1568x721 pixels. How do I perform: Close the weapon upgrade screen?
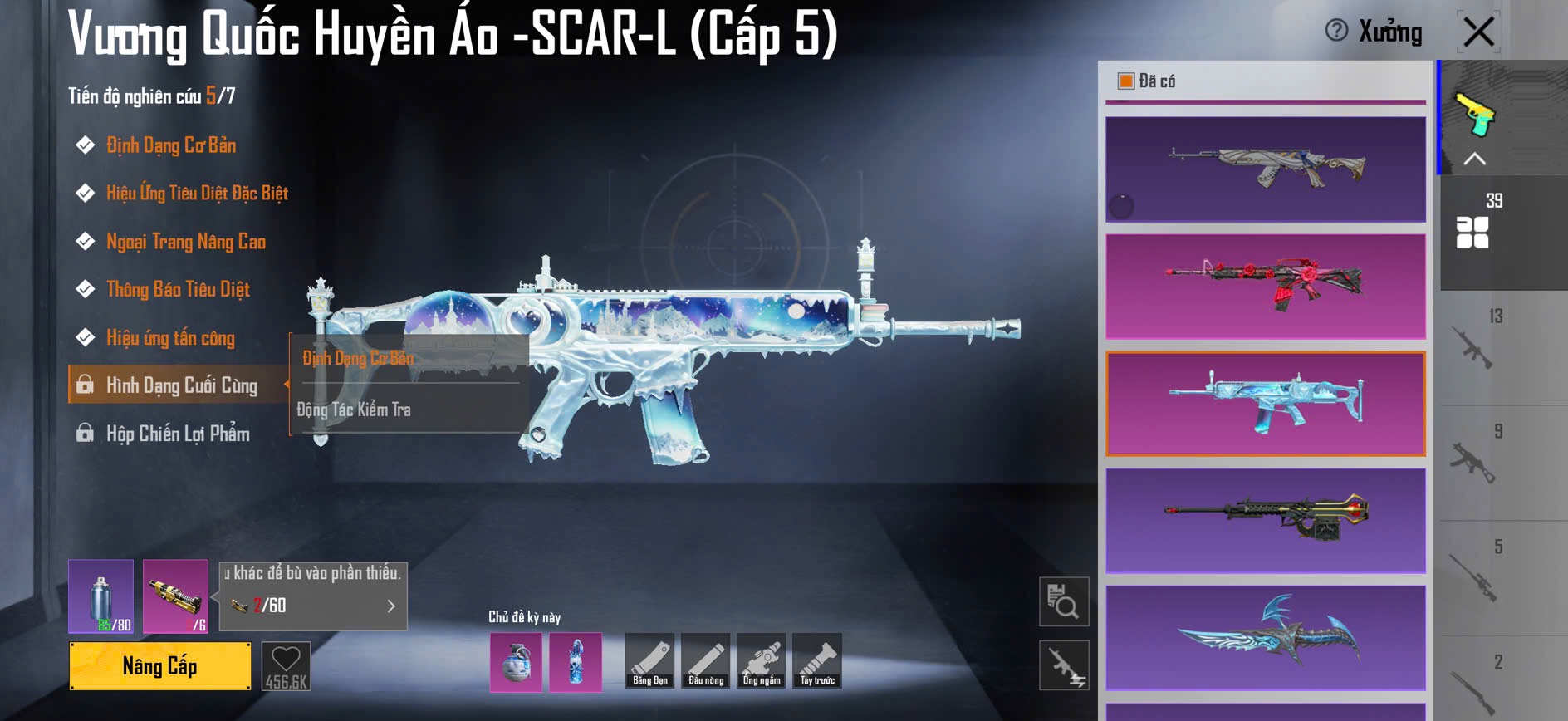point(1478,33)
